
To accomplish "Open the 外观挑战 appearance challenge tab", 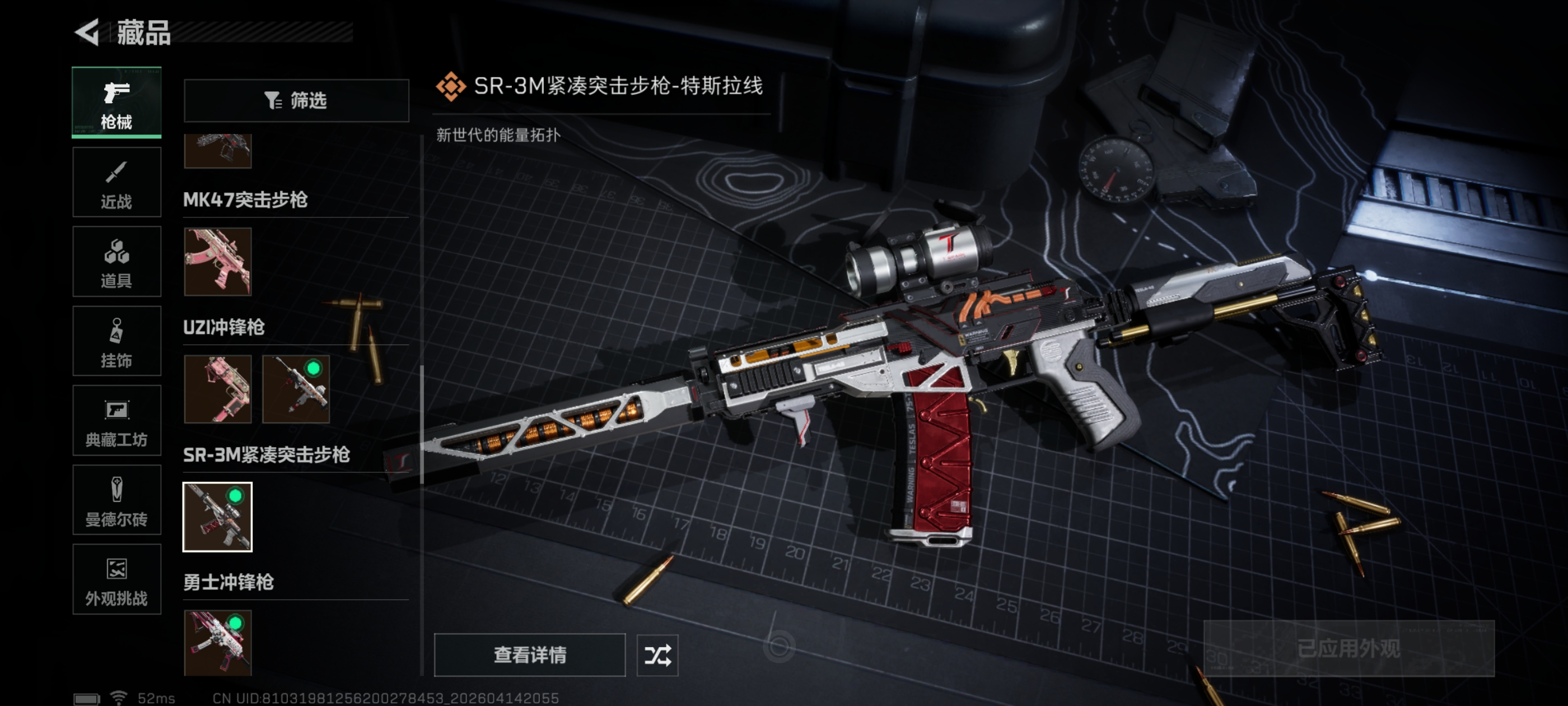I will 116,579.
